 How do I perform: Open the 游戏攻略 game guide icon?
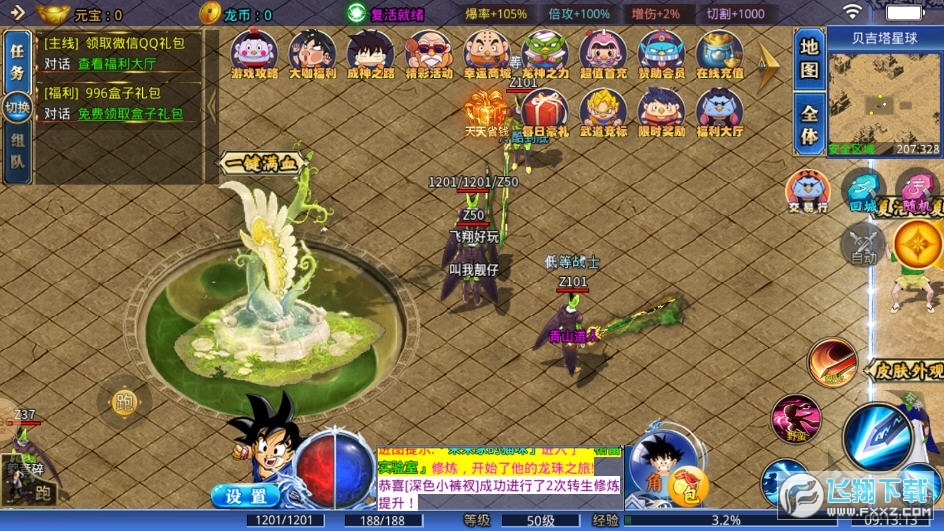[254, 54]
